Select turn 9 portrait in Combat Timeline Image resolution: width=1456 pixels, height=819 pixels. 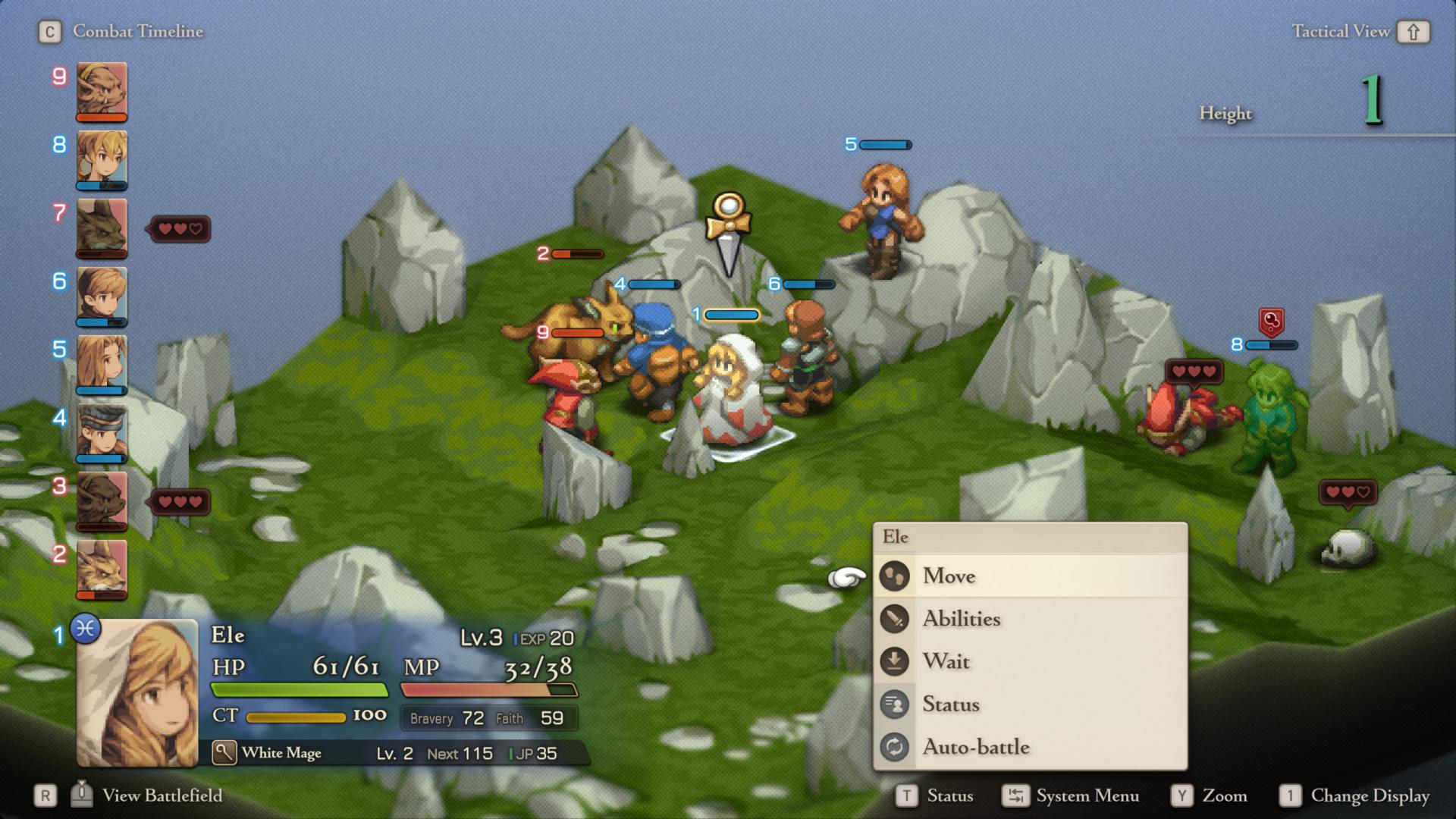[x=102, y=91]
